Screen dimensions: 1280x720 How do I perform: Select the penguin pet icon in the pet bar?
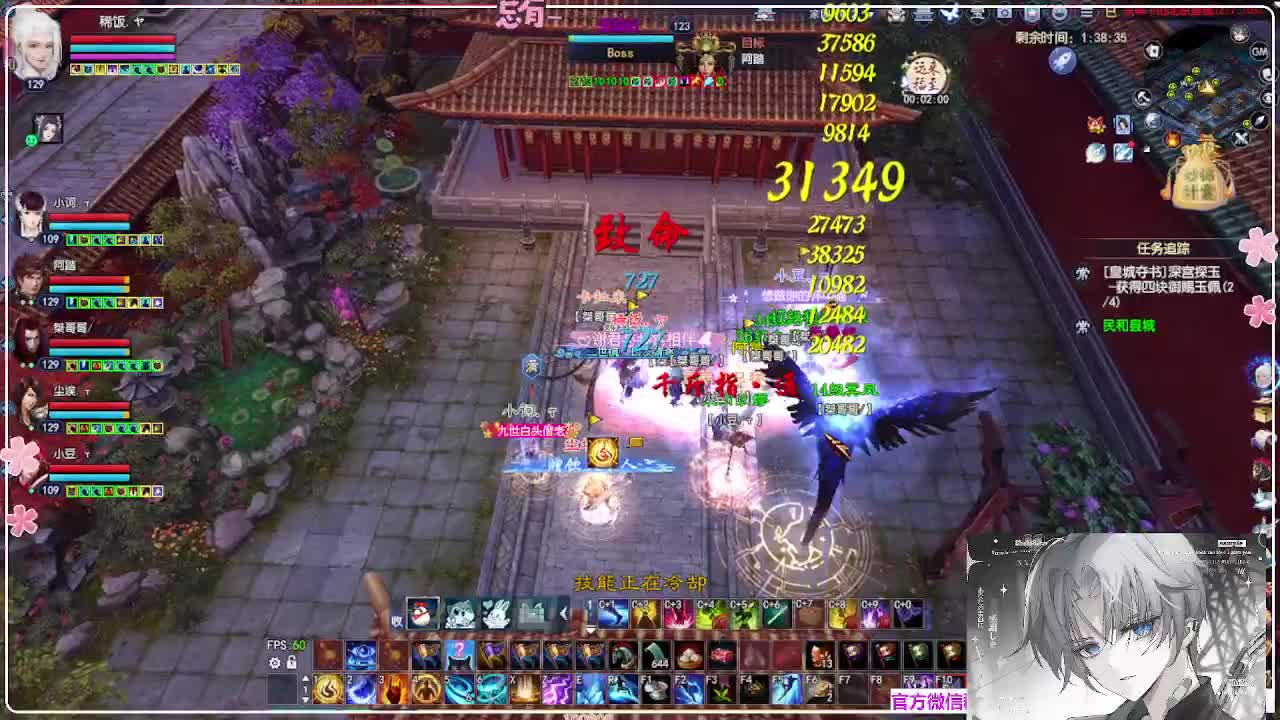424,612
